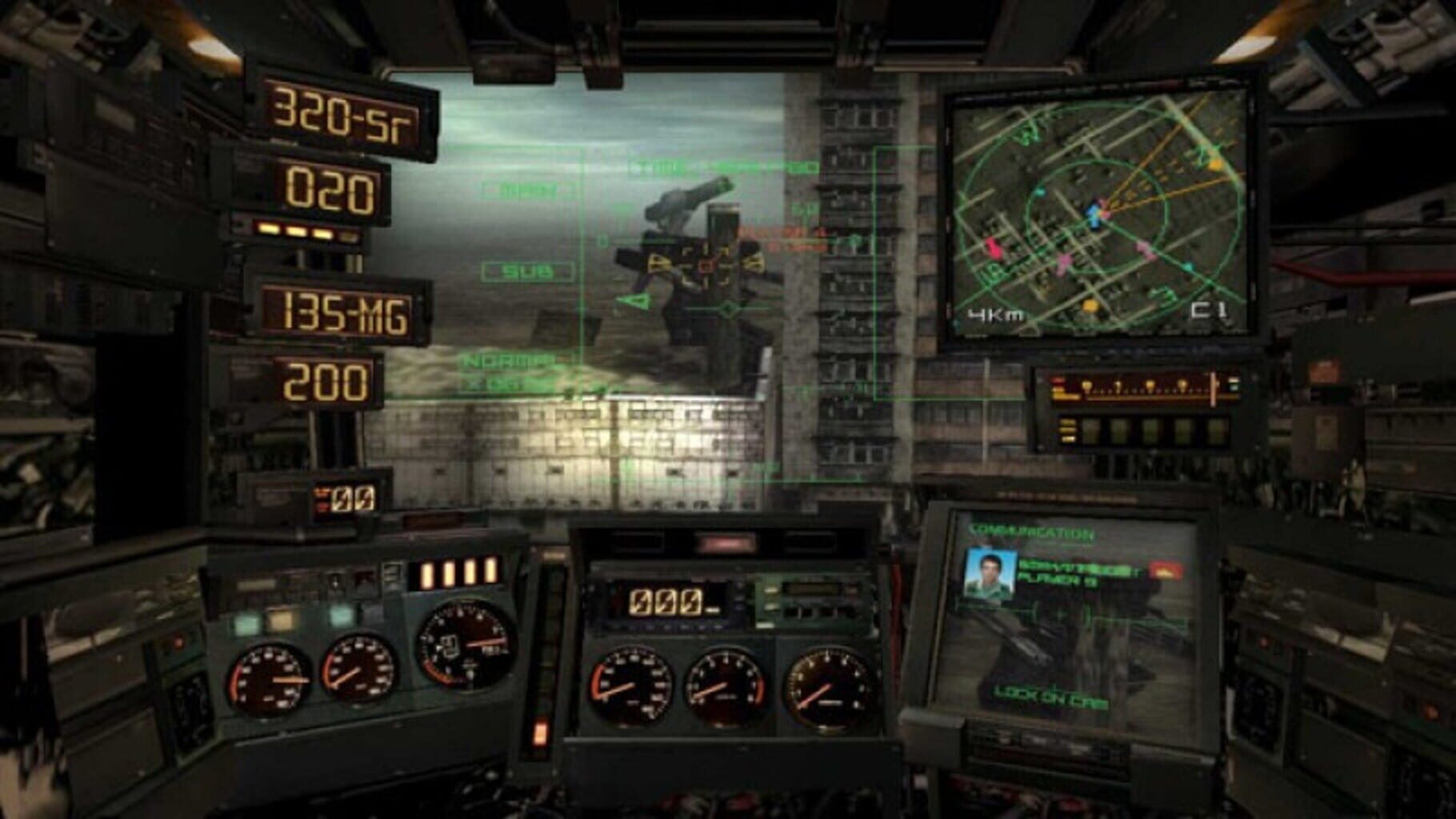1456x819 pixels.
Task: Open the NORMAL zoom mode selector on the HUD
Action: (x=510, y=362)
